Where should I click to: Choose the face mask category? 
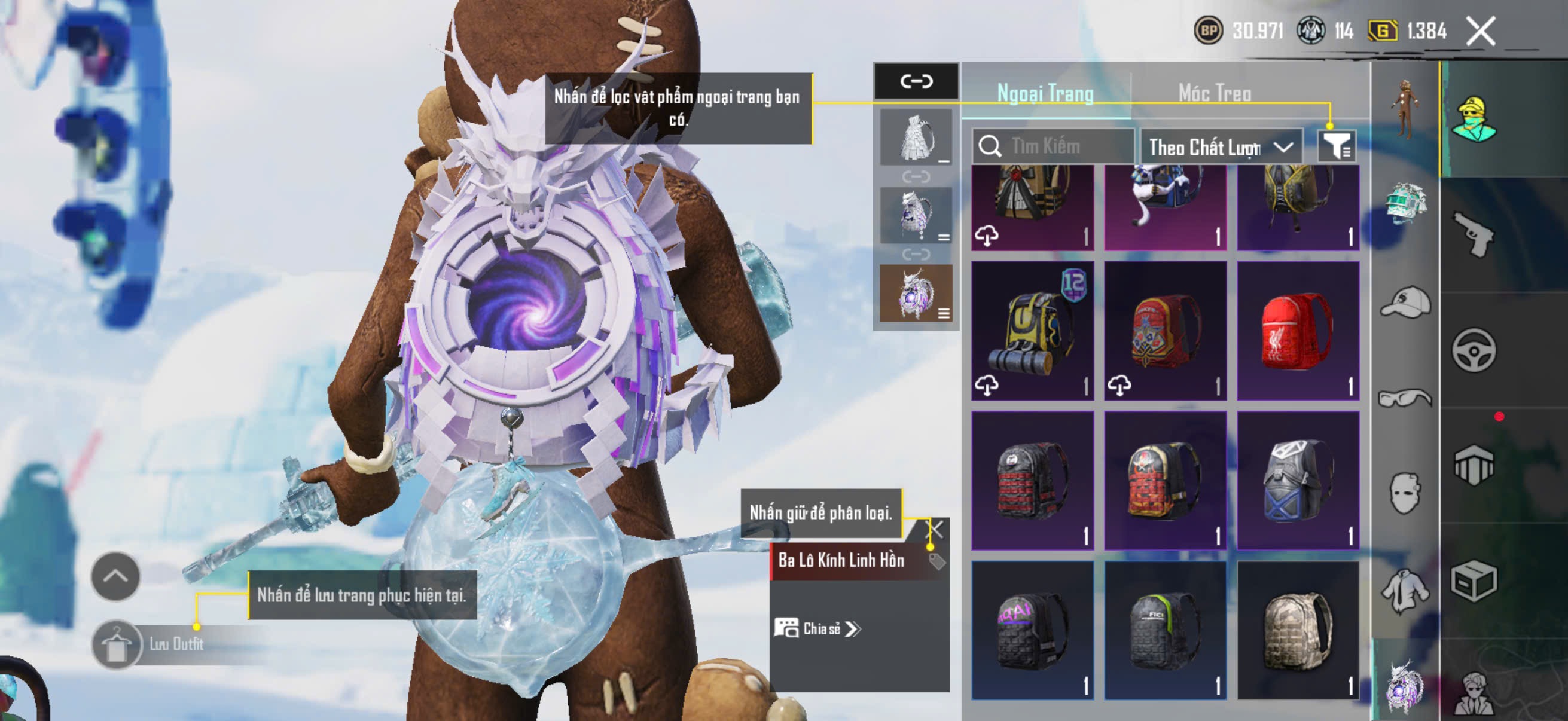1404,493
